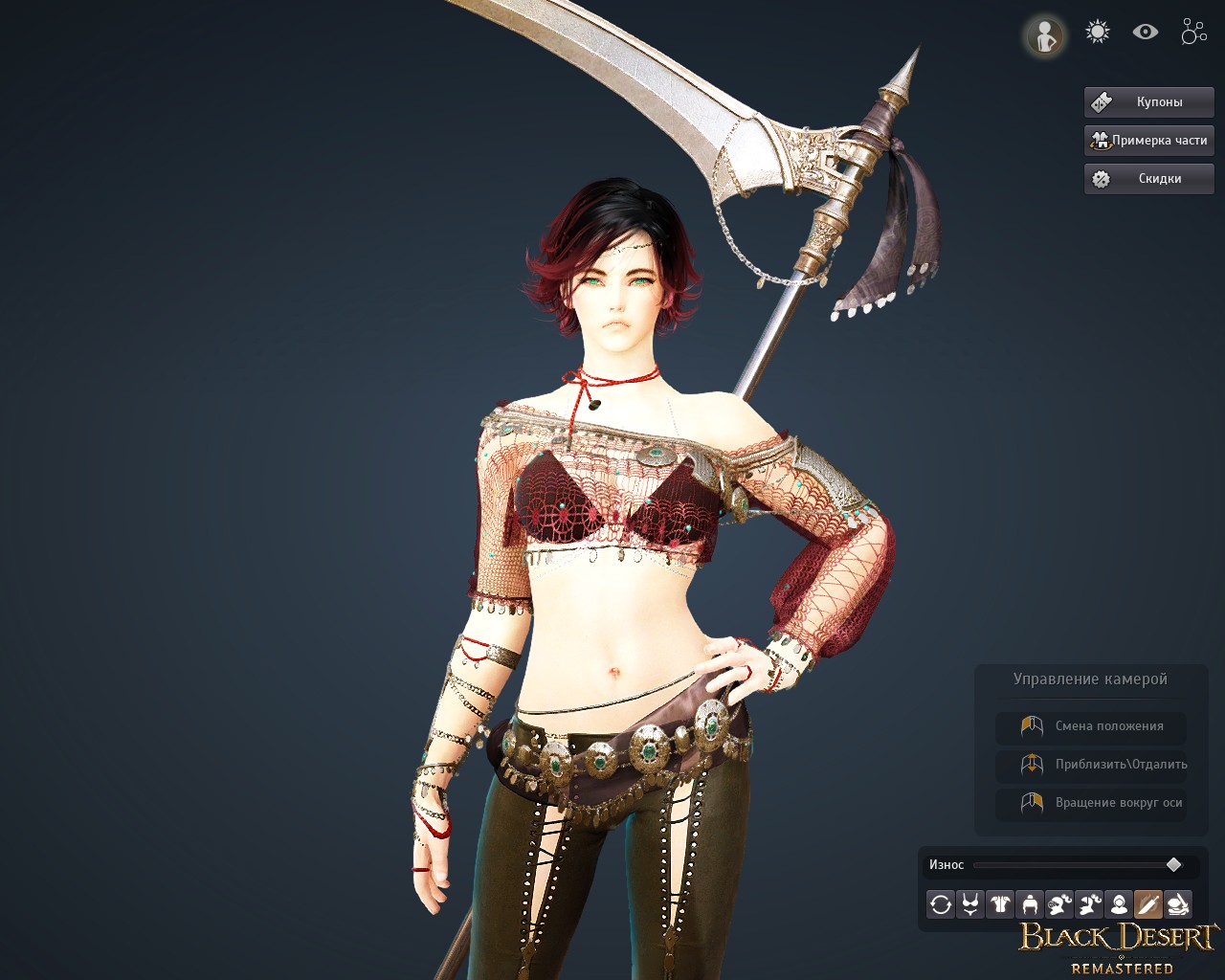Select Вращение вокруг оси camera control
This screenshot has width=1225, height=980.
point(1091,803)
